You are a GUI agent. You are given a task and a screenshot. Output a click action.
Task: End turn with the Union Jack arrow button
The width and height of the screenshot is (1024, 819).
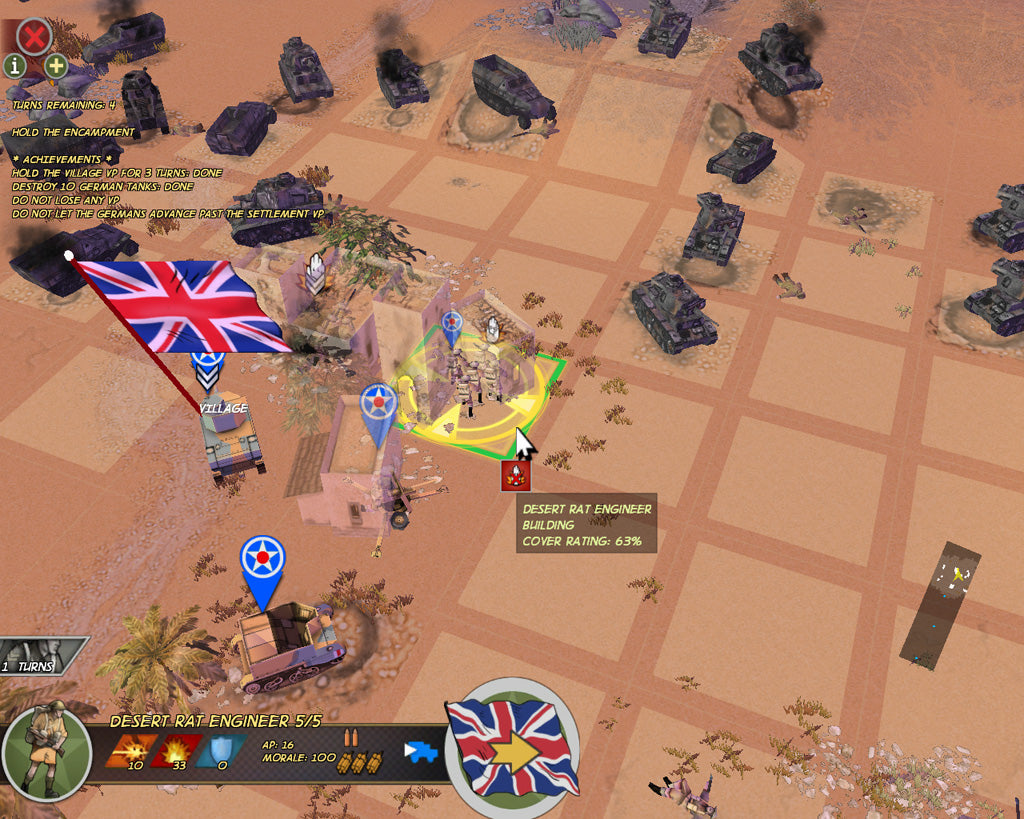512,745
